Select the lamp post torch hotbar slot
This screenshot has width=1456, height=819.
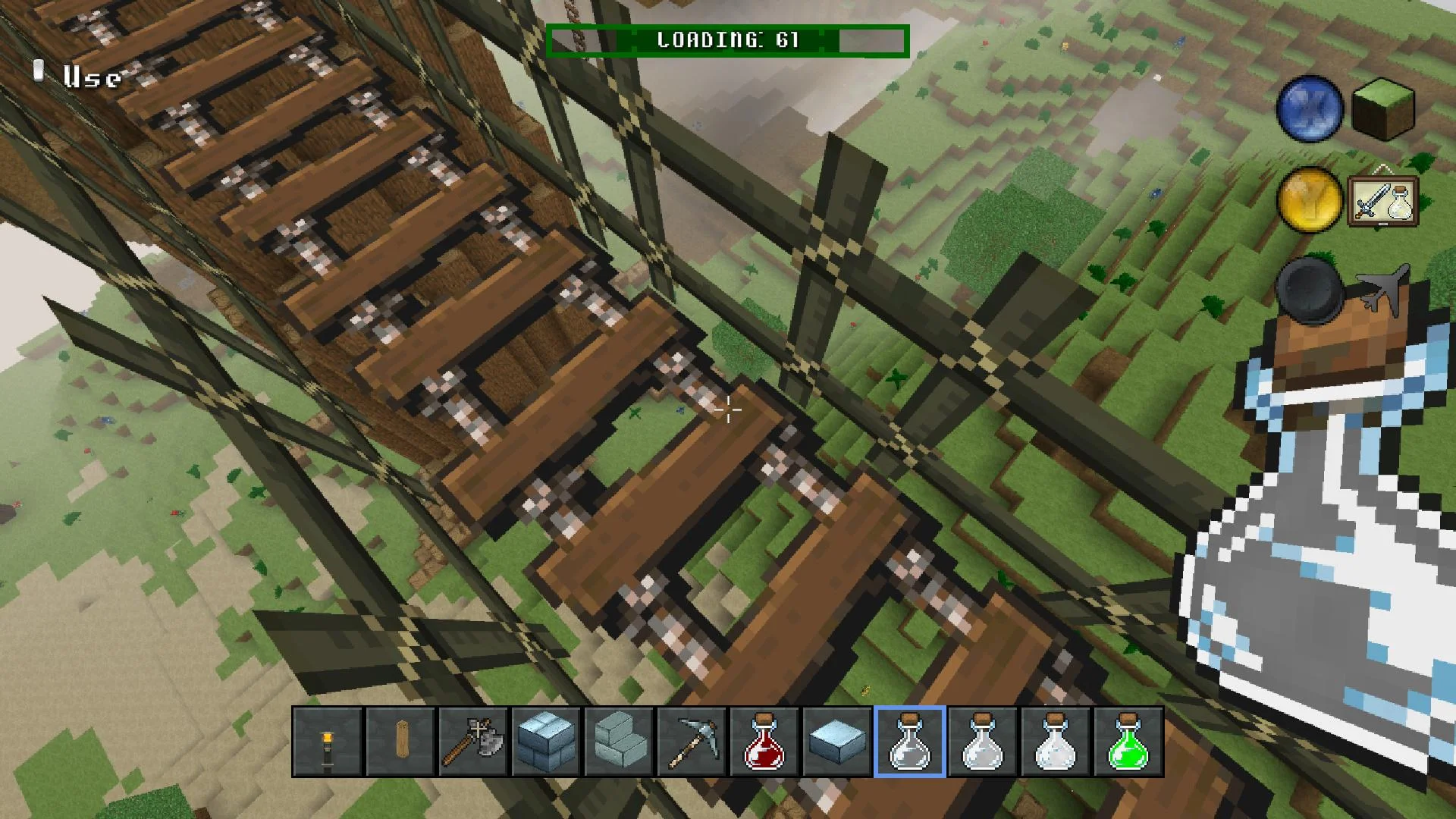click(x=327, y=741)
